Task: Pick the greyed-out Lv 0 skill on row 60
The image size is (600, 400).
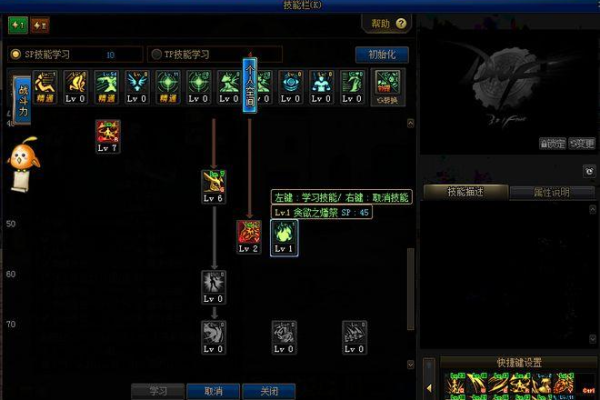Action: tap(213, 286)
